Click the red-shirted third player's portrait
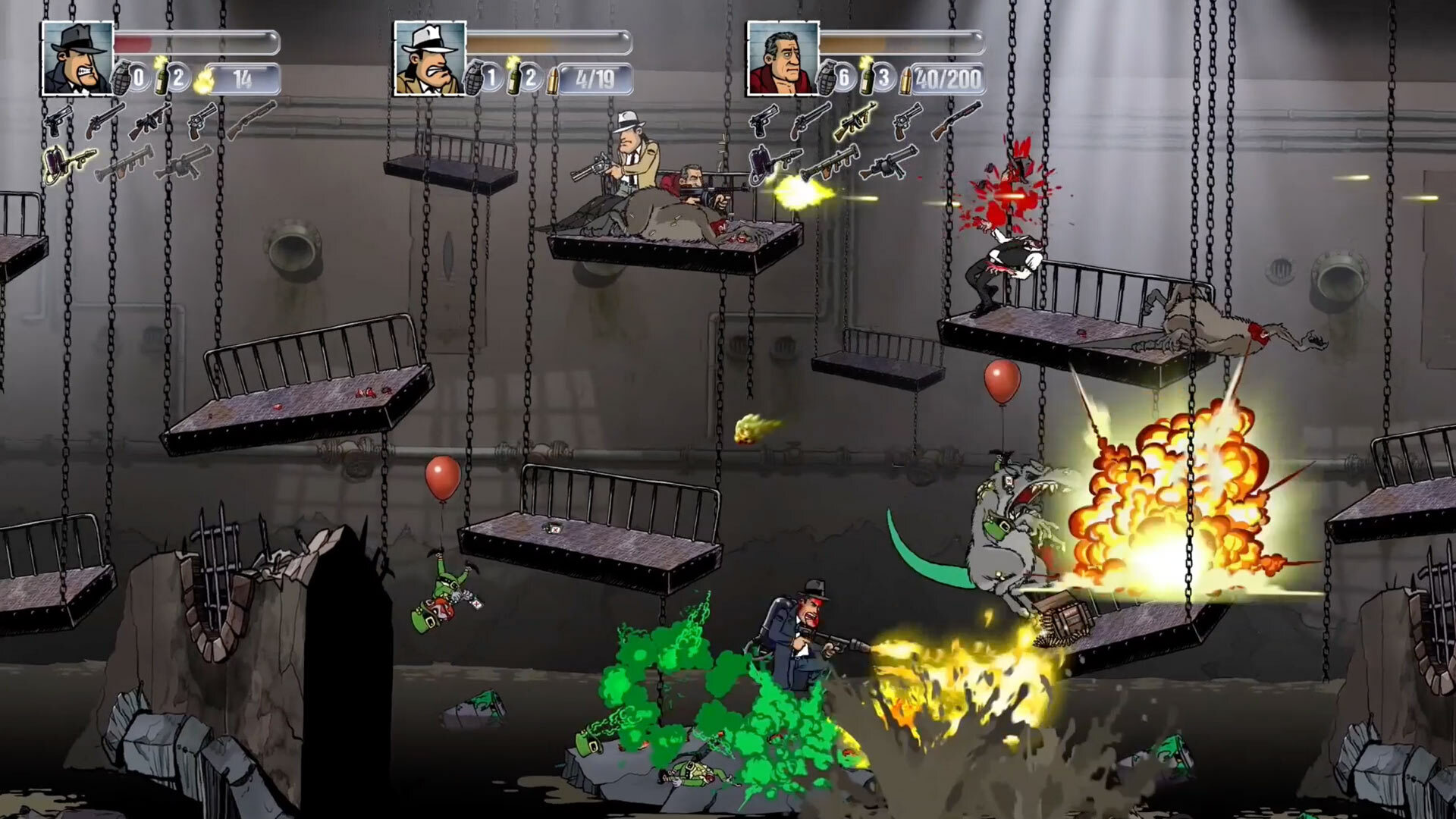Viewport: 1456px width, 819px height. pos(783,57)
